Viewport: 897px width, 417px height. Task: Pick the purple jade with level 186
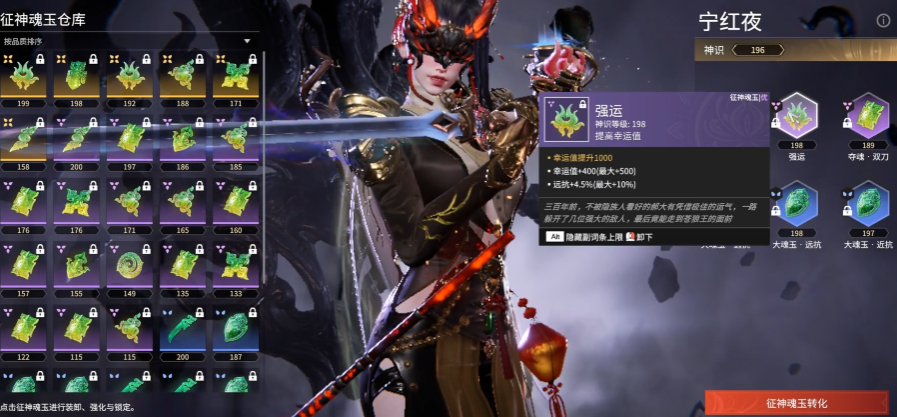pyautogui.click(x=182, y=139)
